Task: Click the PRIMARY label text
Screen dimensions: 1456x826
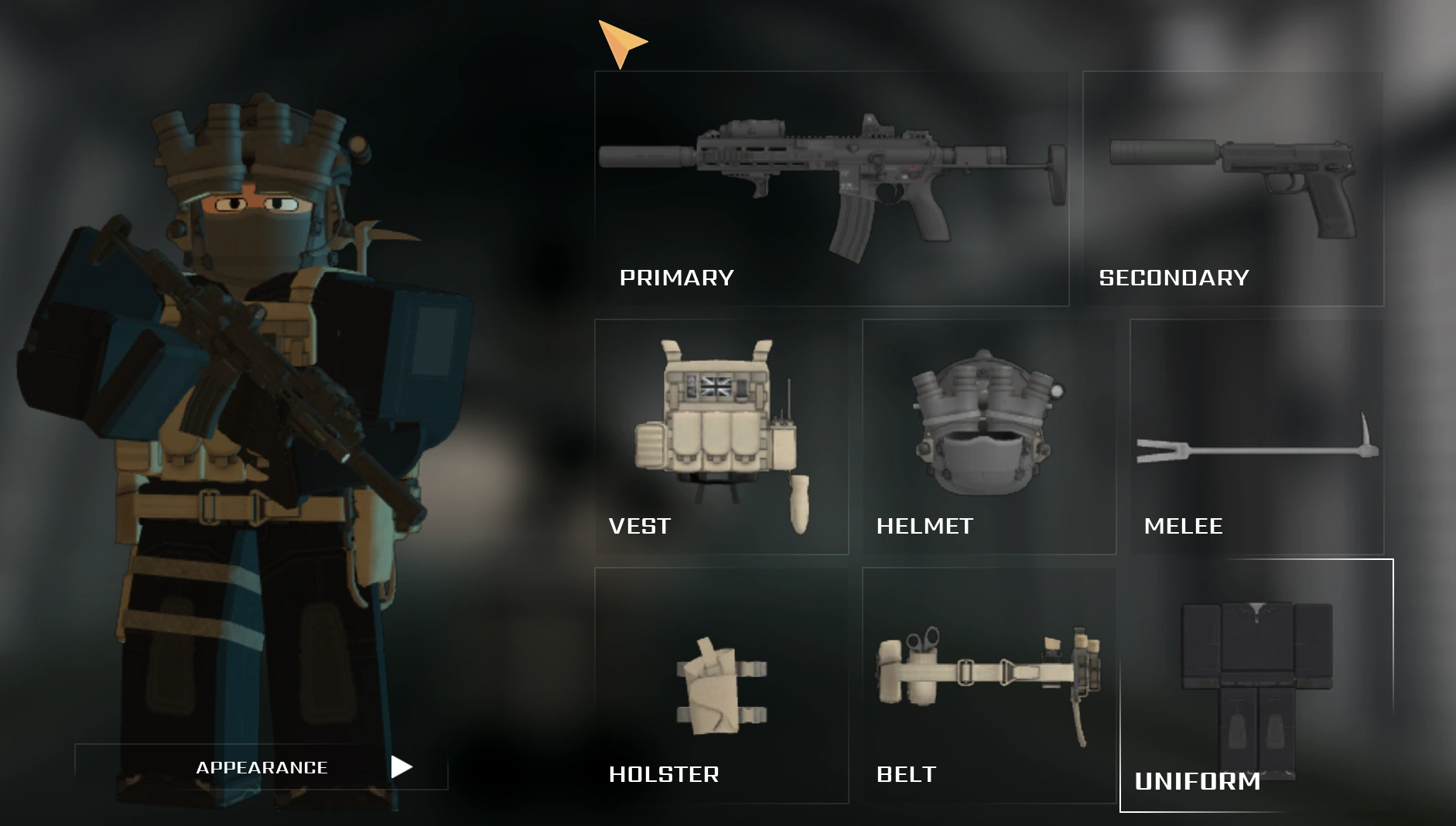Action: [676, 277]
